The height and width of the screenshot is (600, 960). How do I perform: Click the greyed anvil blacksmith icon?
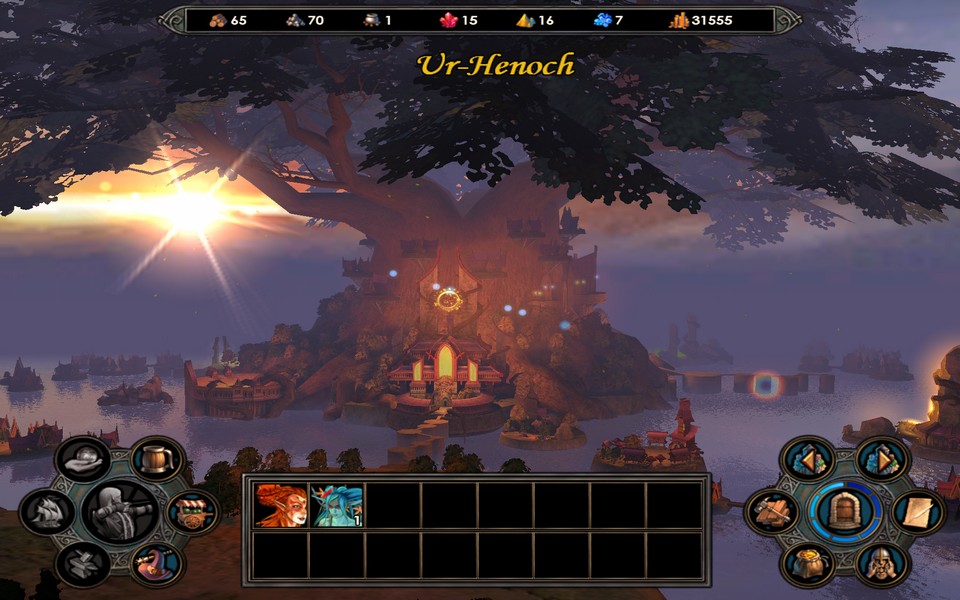click(83, 562)
